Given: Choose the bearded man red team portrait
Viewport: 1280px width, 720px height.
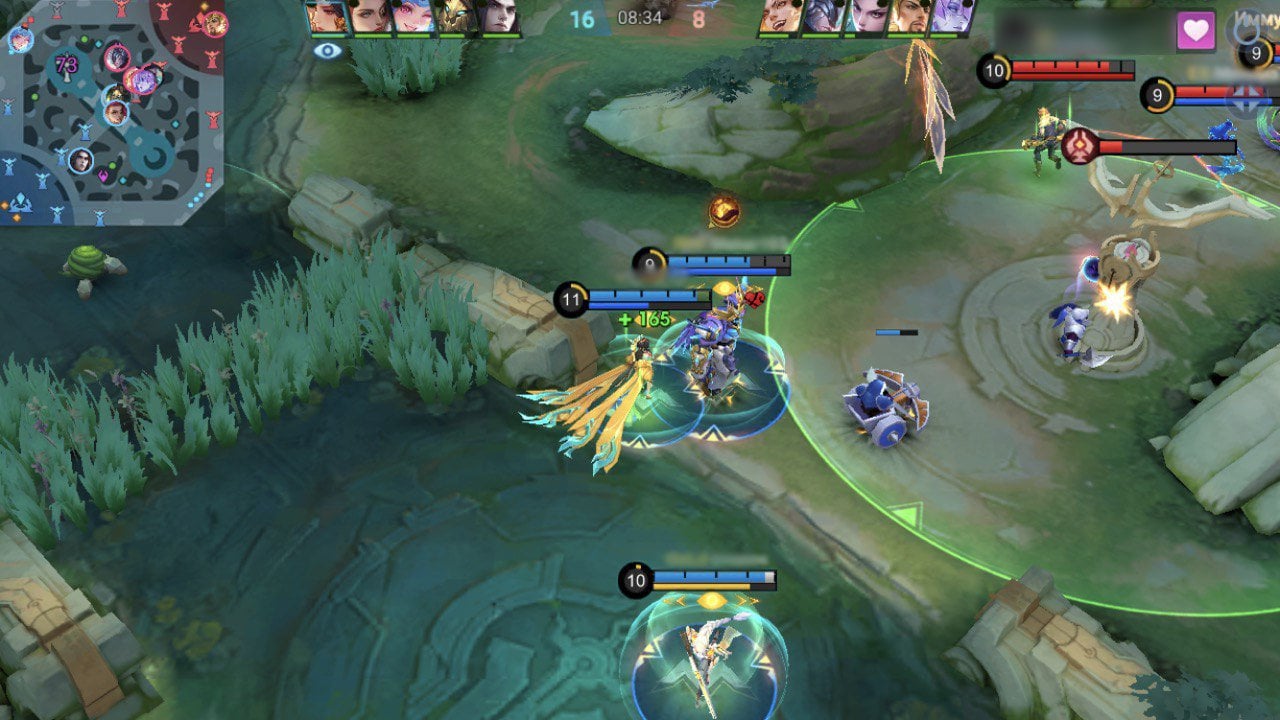Looking at the screenshot, I should [x=909, y=17].
